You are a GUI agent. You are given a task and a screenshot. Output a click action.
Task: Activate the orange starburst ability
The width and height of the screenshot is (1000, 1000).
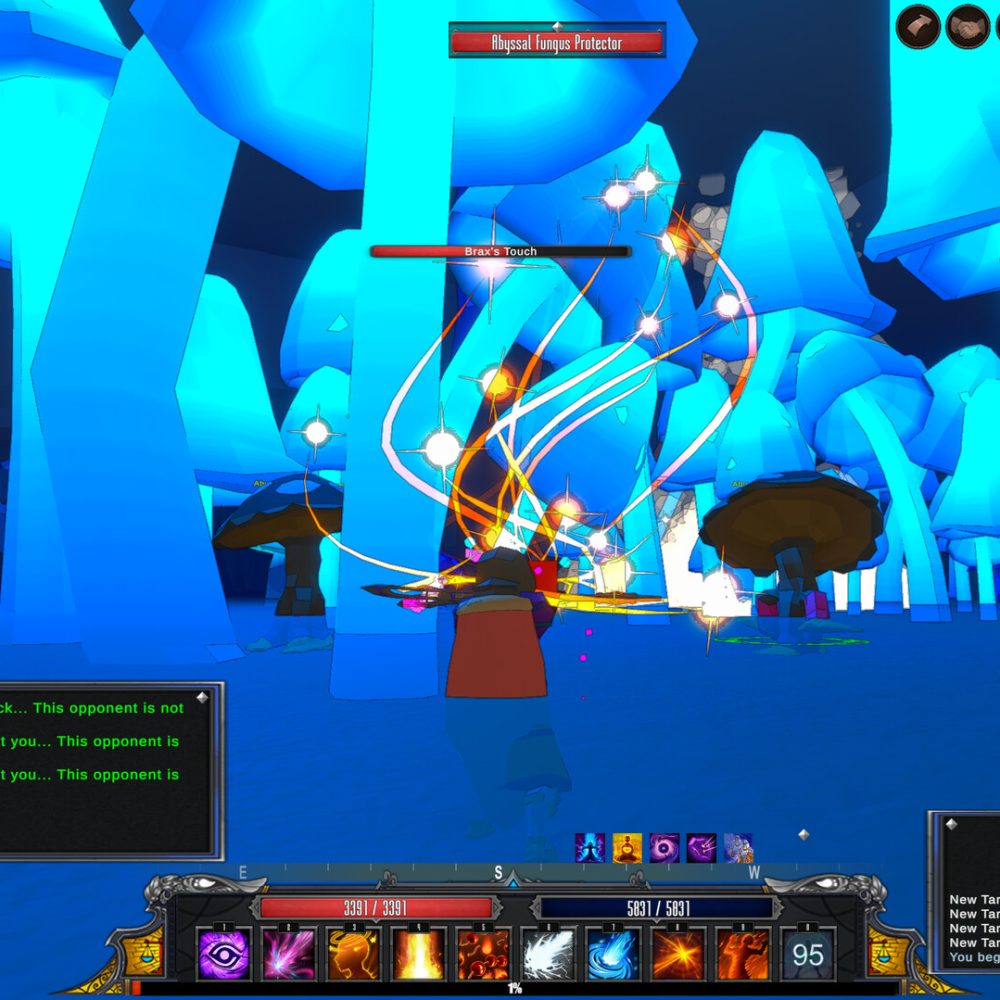[x=678, y=954]
